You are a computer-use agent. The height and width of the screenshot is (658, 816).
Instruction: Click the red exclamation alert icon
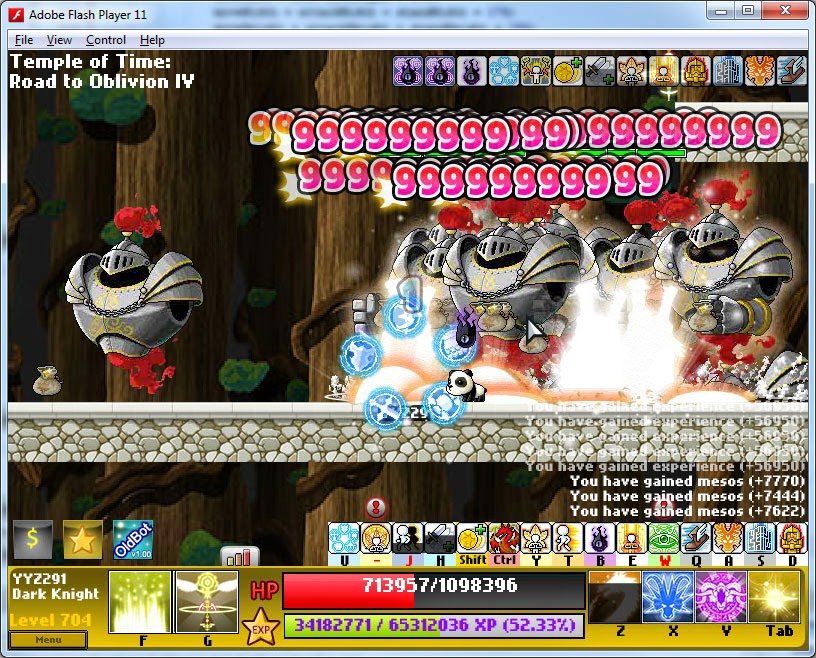click(376, 507)
